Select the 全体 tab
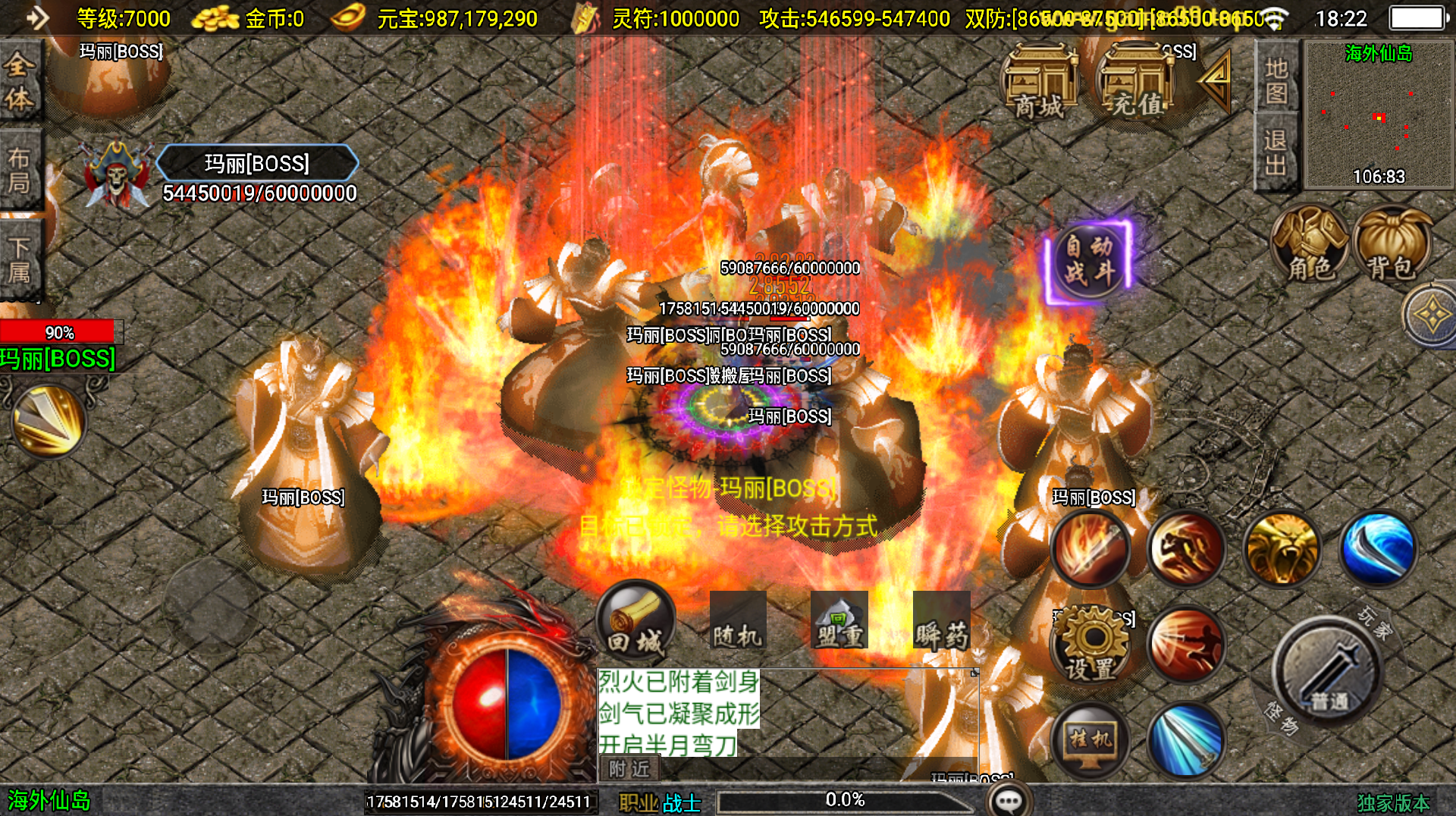Image resolution: width=1456 pixels, height=816 pixels. point(20,81)
